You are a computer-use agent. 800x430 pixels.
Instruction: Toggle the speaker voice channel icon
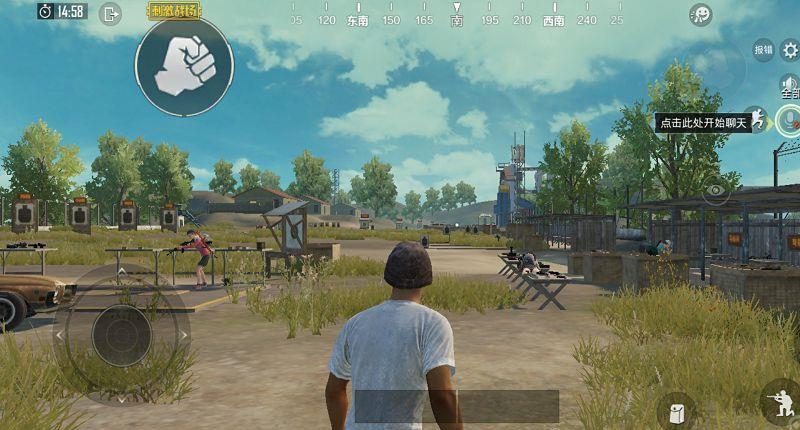point(789,82)
